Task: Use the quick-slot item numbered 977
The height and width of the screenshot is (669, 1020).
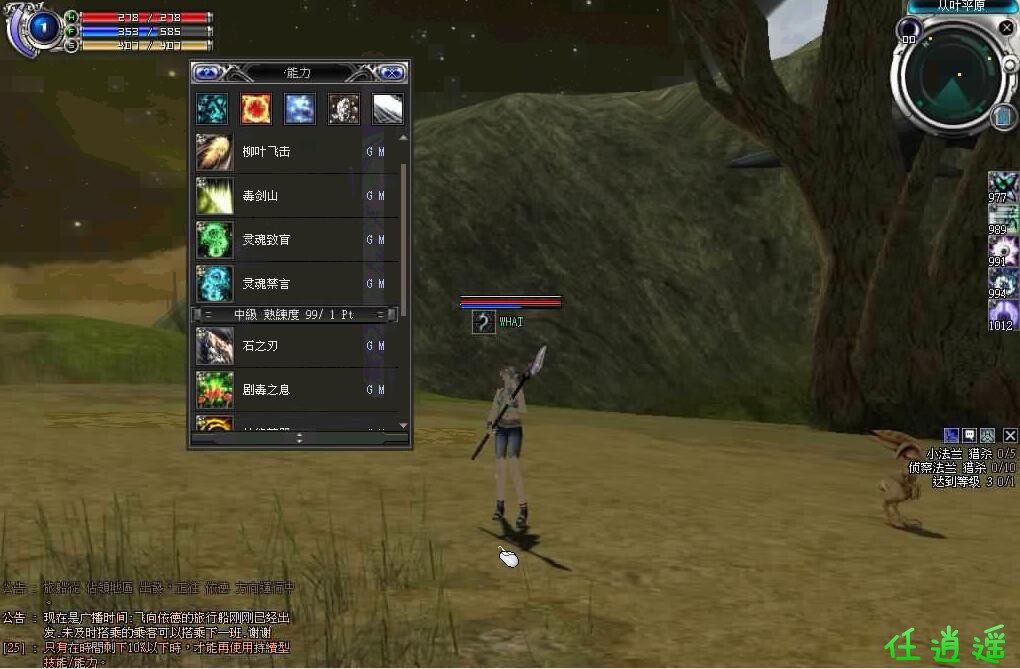Action: click(1002, 185)
